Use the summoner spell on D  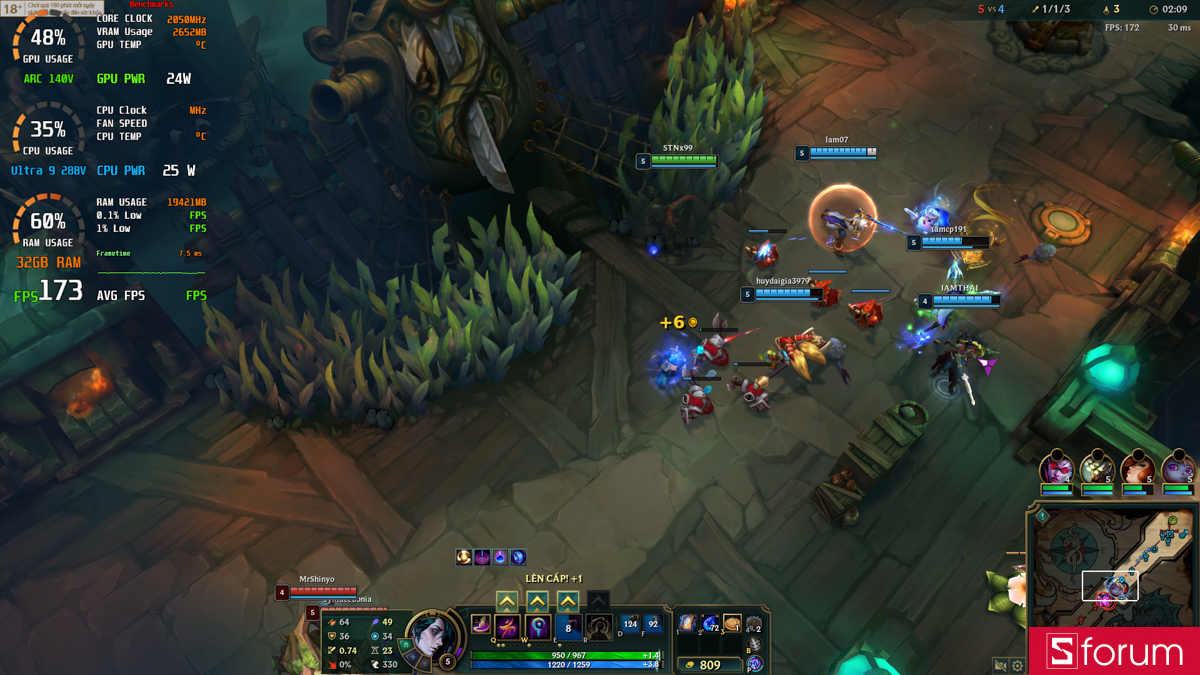pyautogui.click(x=630, y=624)
